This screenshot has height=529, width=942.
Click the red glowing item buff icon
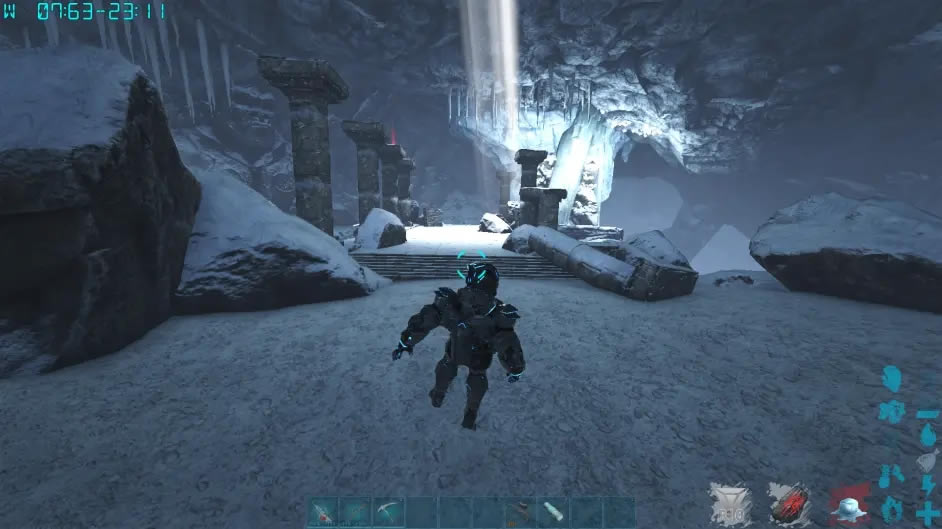click(789, 503)
